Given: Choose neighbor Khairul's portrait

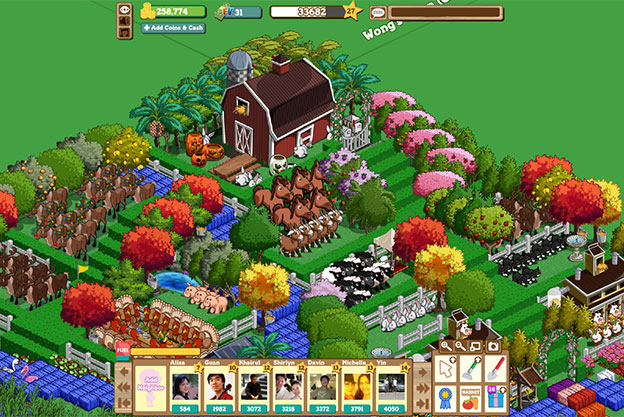Looking at the screenshot, I should click(x=251, y=386).
